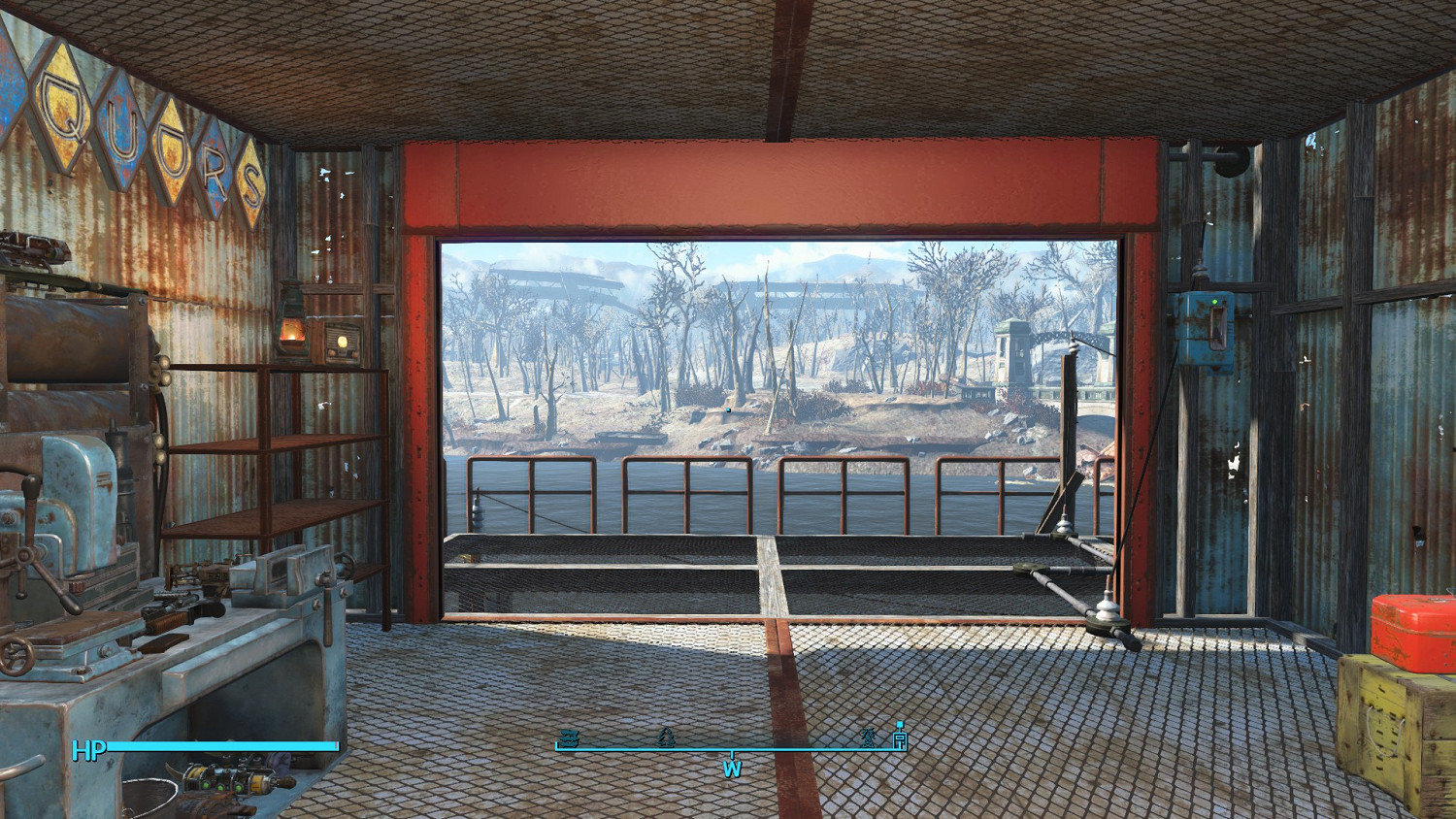
Task: Click the Red Rocket station marker on the compass
Action: coord(898,739)
